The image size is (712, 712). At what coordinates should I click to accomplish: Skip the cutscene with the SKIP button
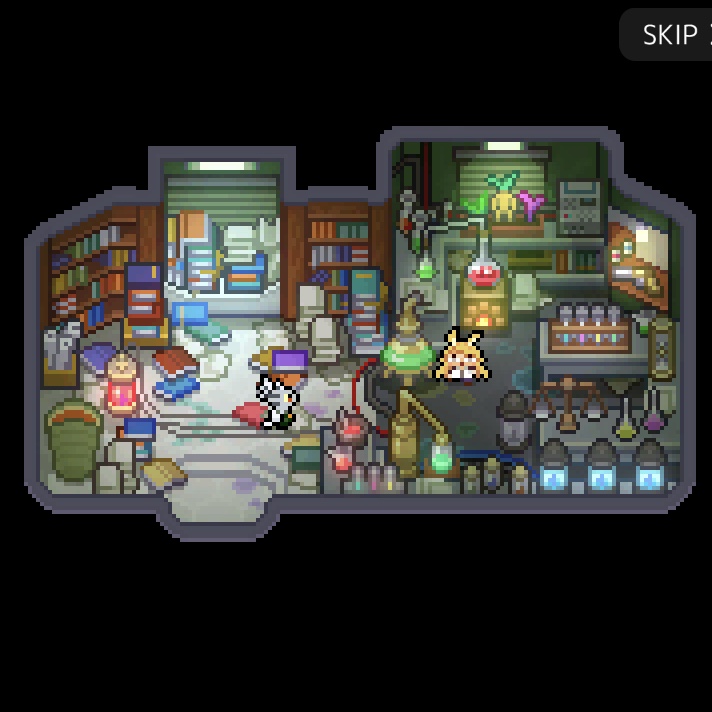(x=669, y=35)
